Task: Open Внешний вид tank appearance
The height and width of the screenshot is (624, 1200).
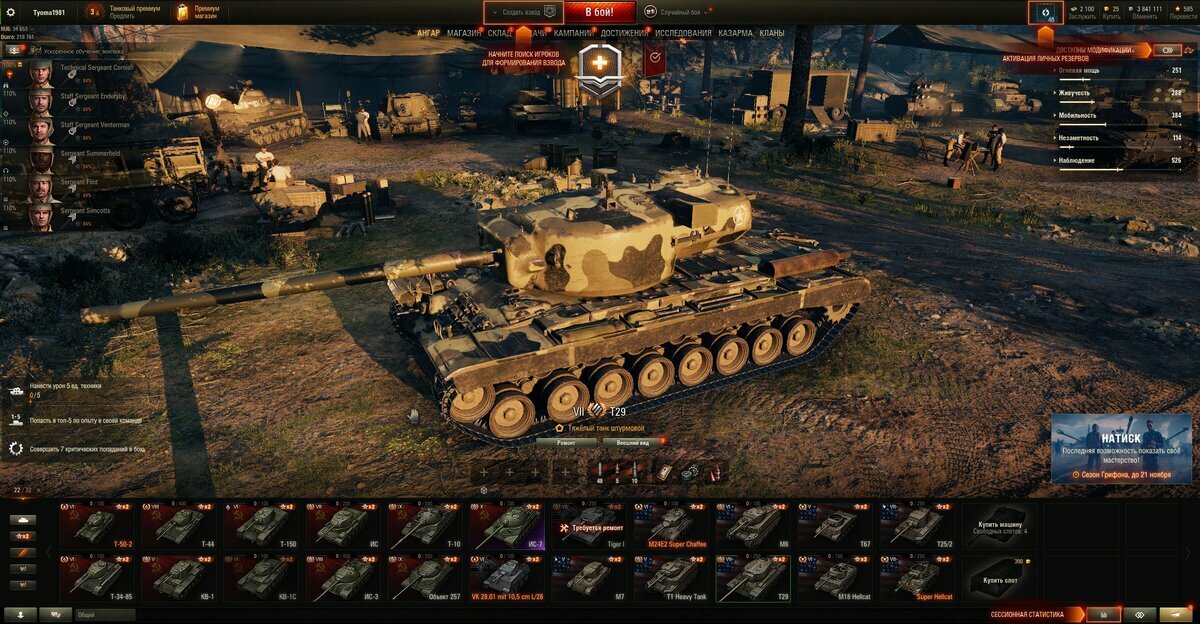Action: pos(634,441)
